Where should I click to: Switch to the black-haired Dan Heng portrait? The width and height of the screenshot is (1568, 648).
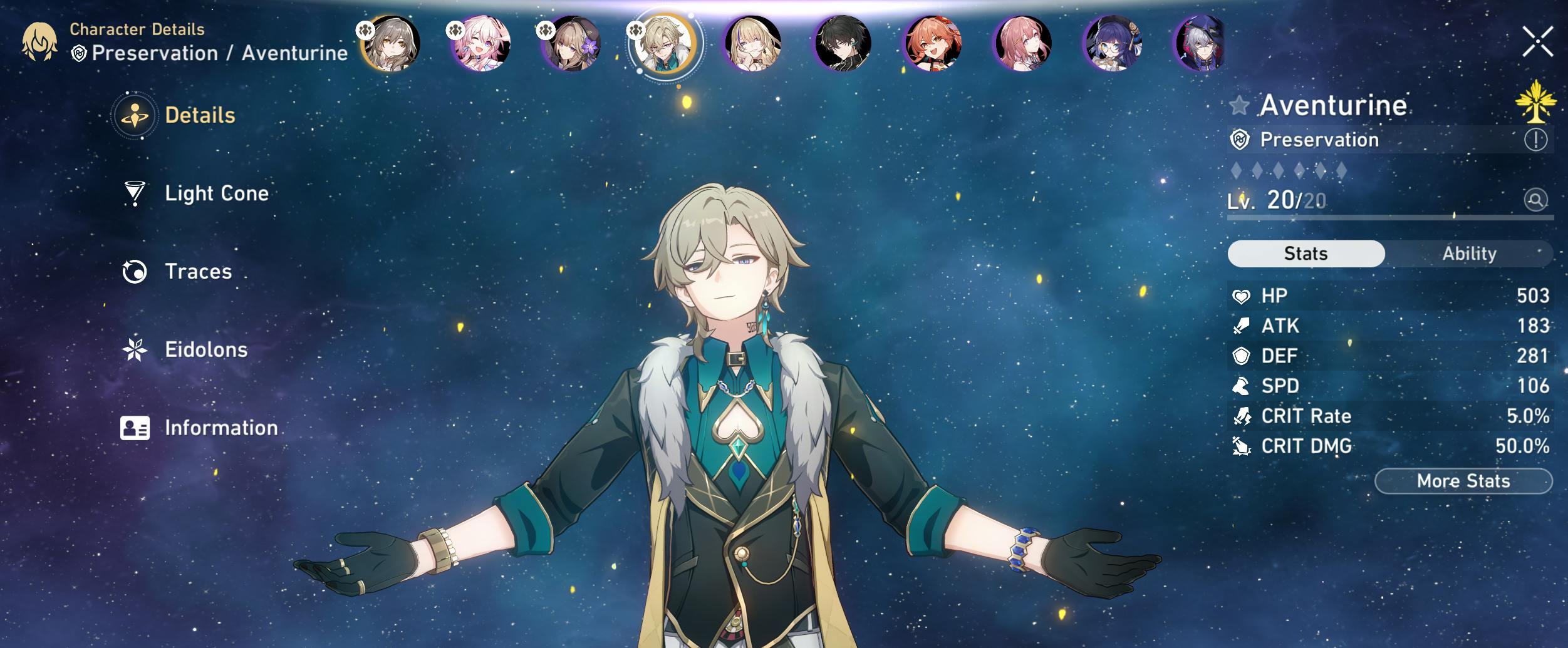[843, 43]
